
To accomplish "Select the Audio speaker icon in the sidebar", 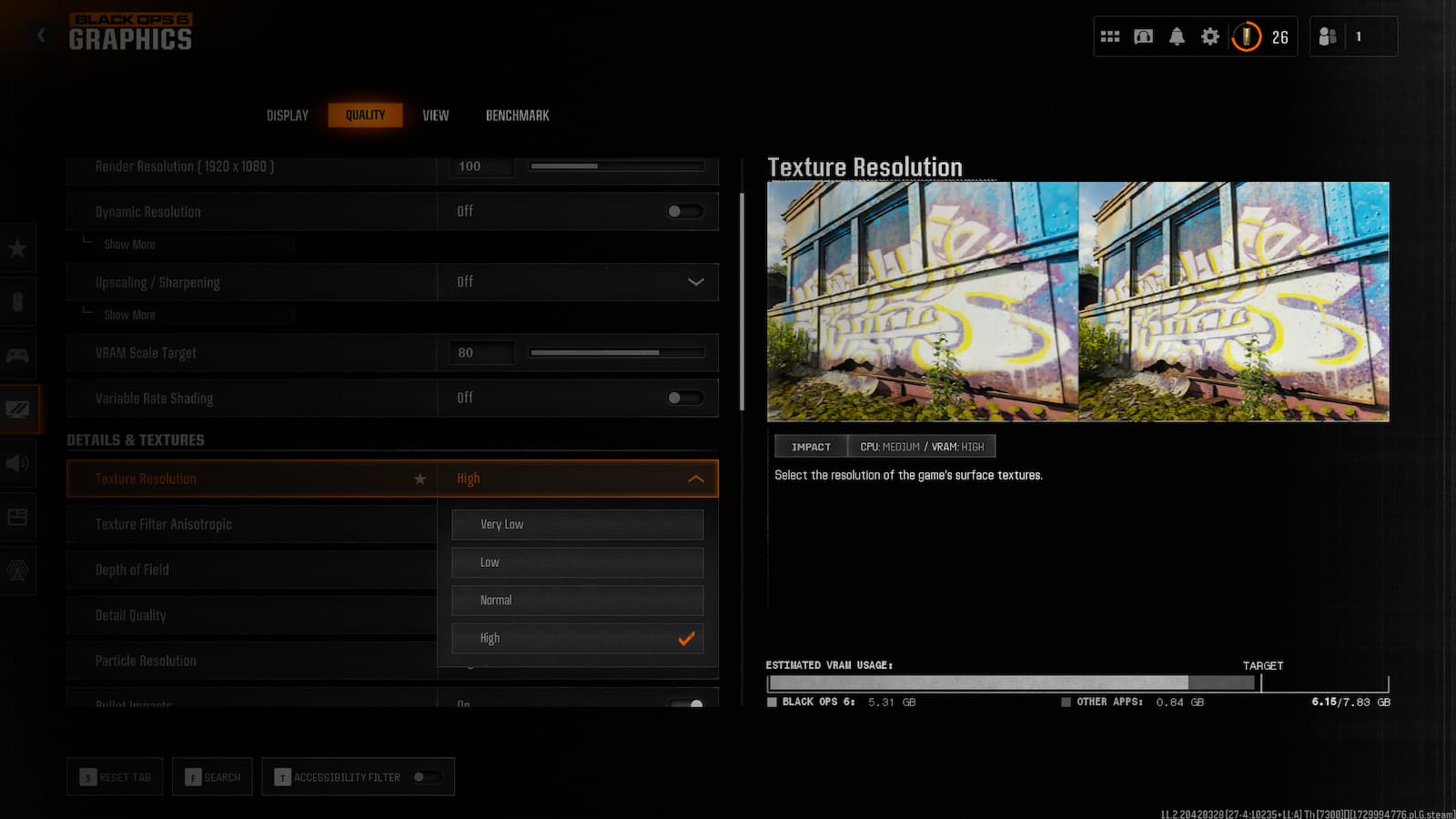I will [x=18, y=464].
